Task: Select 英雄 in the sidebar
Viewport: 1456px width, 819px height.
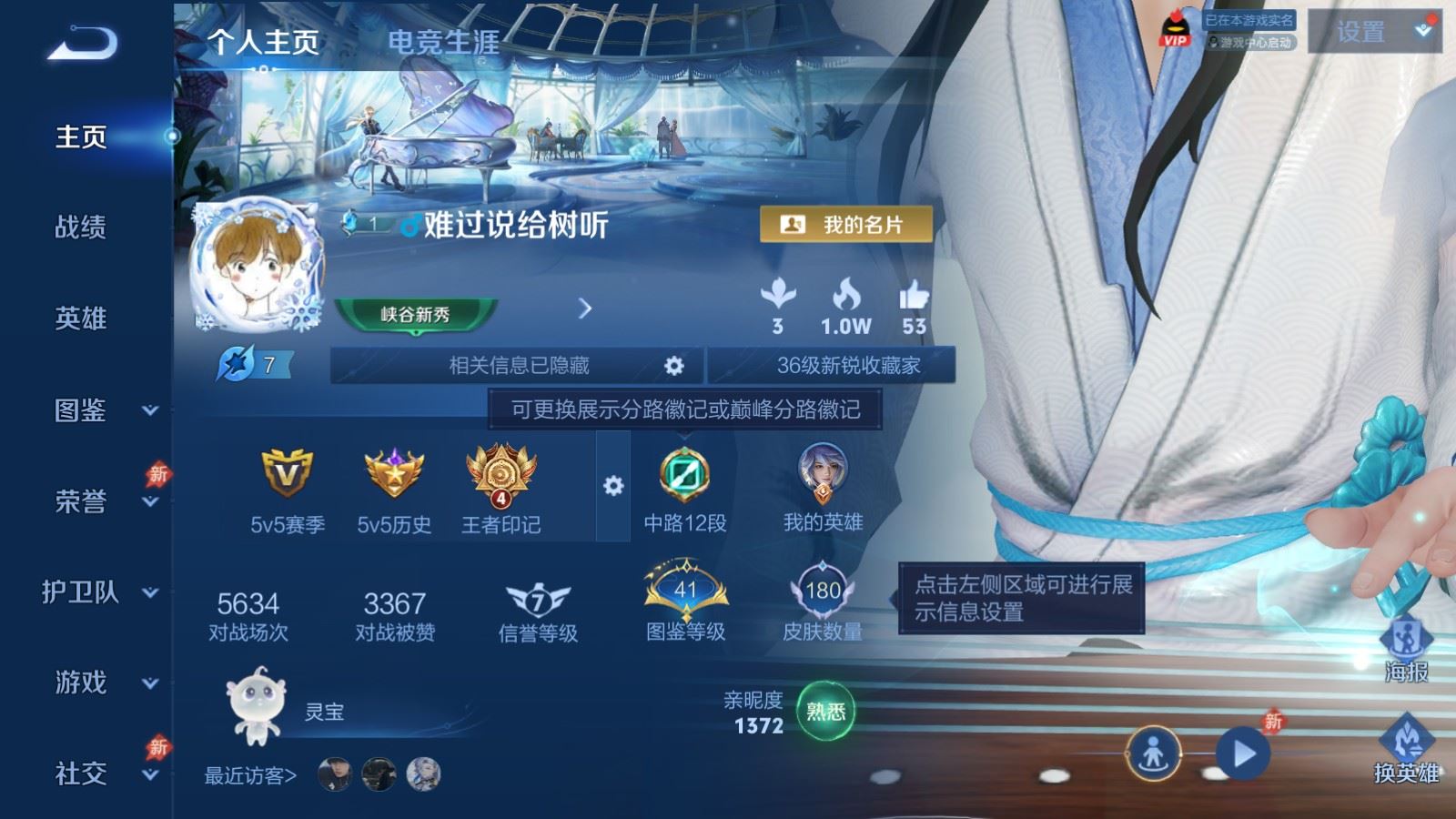Action: point(81,318)
